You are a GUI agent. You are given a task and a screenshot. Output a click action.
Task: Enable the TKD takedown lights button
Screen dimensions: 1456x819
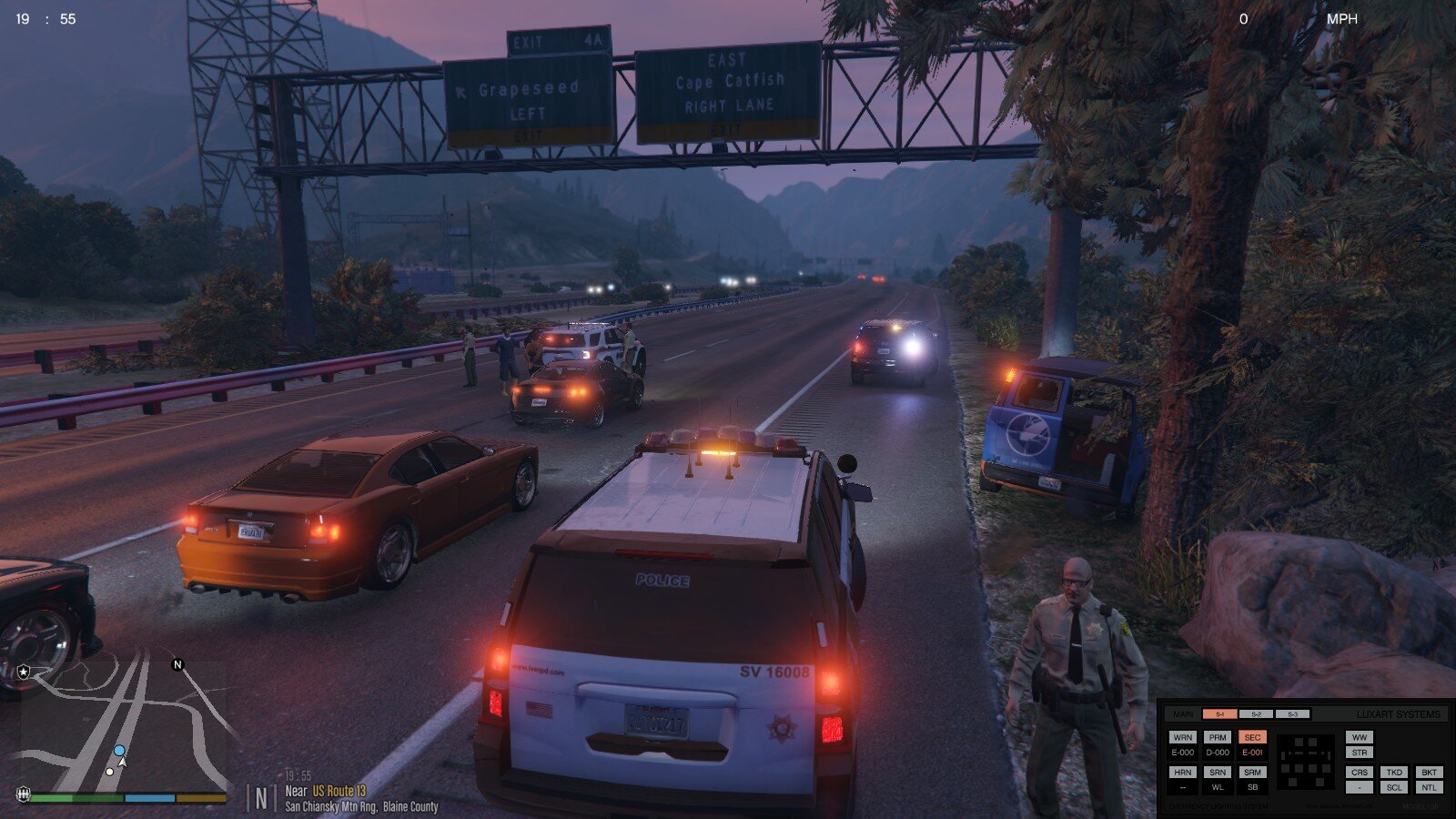pos(1394,772)
